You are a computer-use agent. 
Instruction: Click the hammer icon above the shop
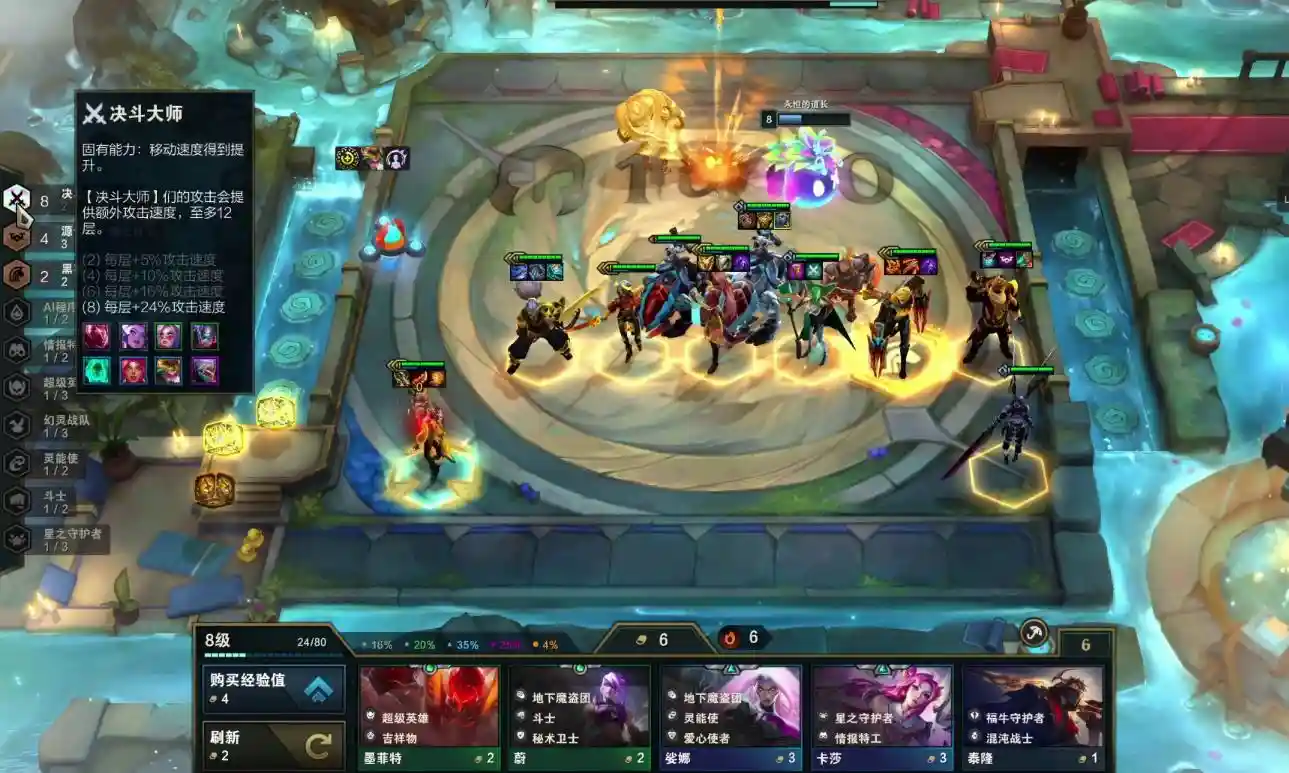click(1034, 632)
